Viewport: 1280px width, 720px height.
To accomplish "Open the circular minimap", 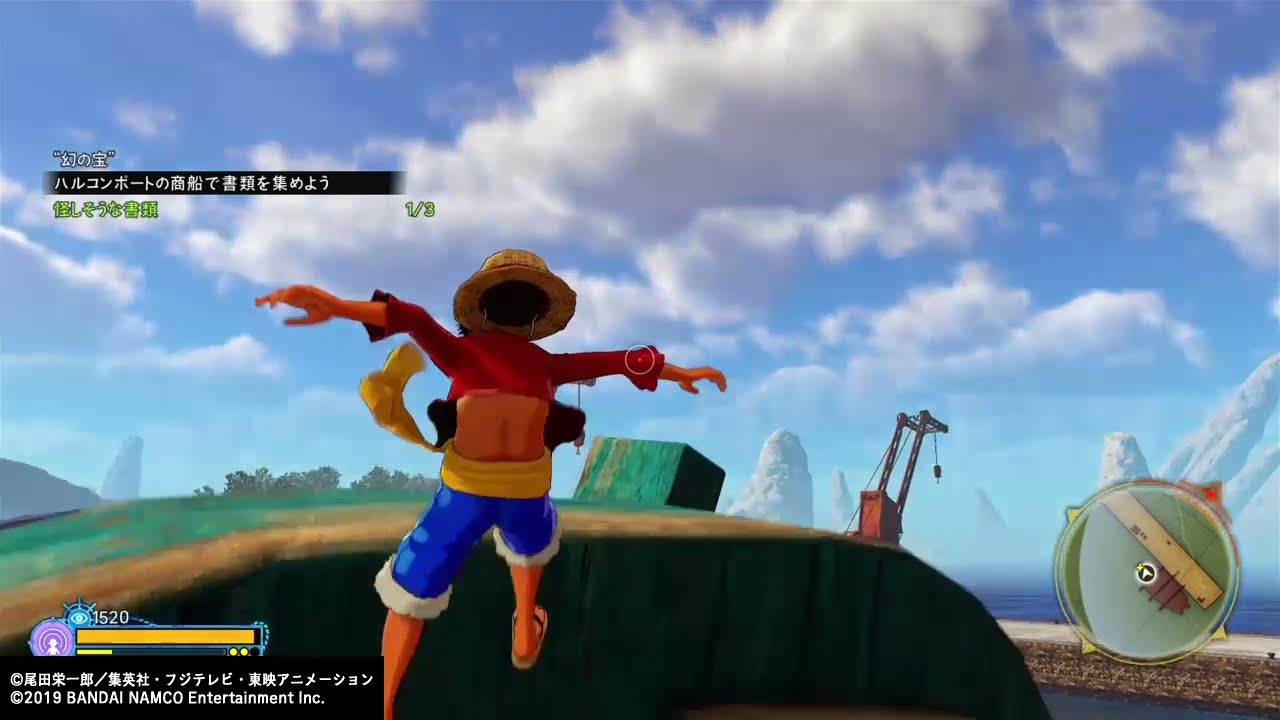I will [x=1146, y=571].
